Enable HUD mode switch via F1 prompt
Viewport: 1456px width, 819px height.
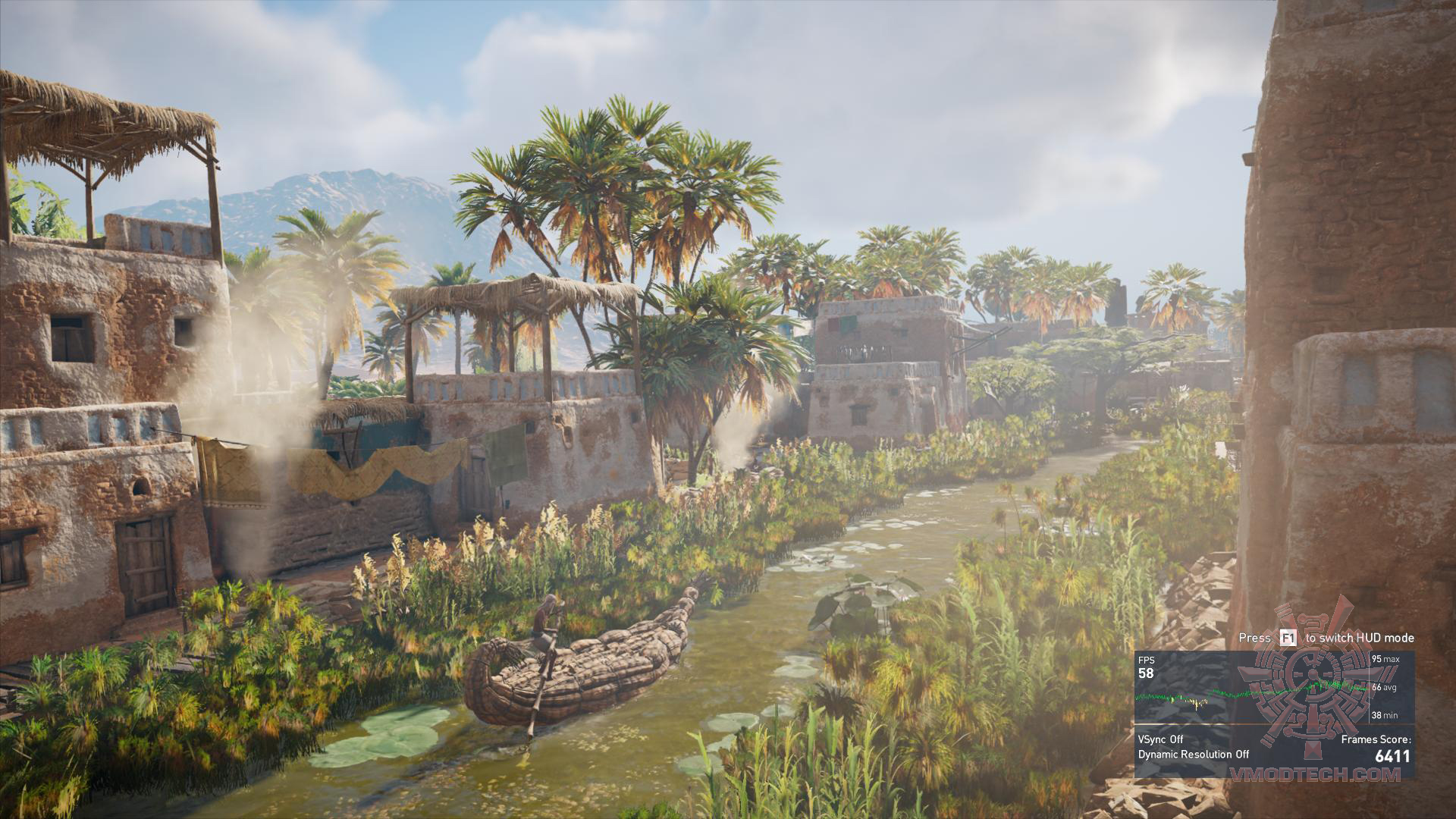point(1290,638)
